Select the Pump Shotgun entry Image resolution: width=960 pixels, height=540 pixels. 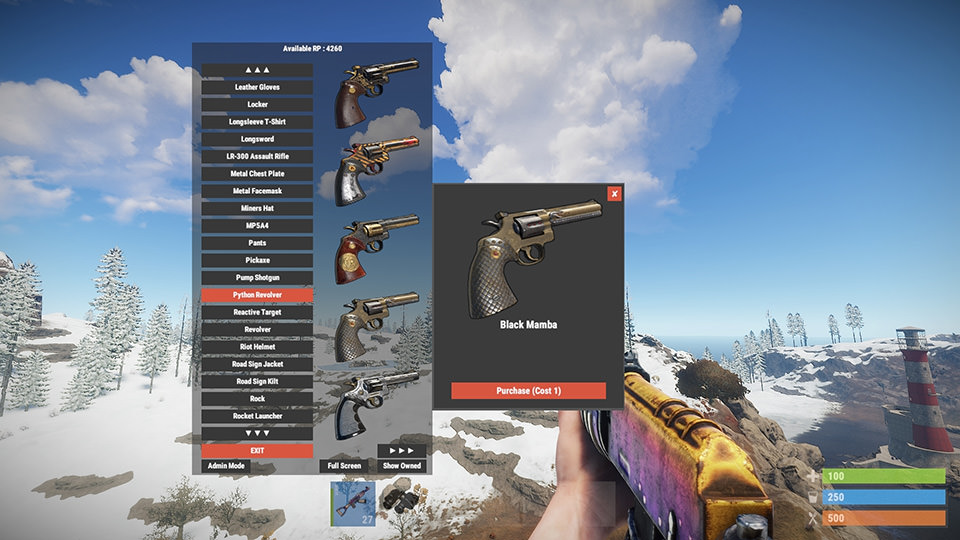[257, 277]
